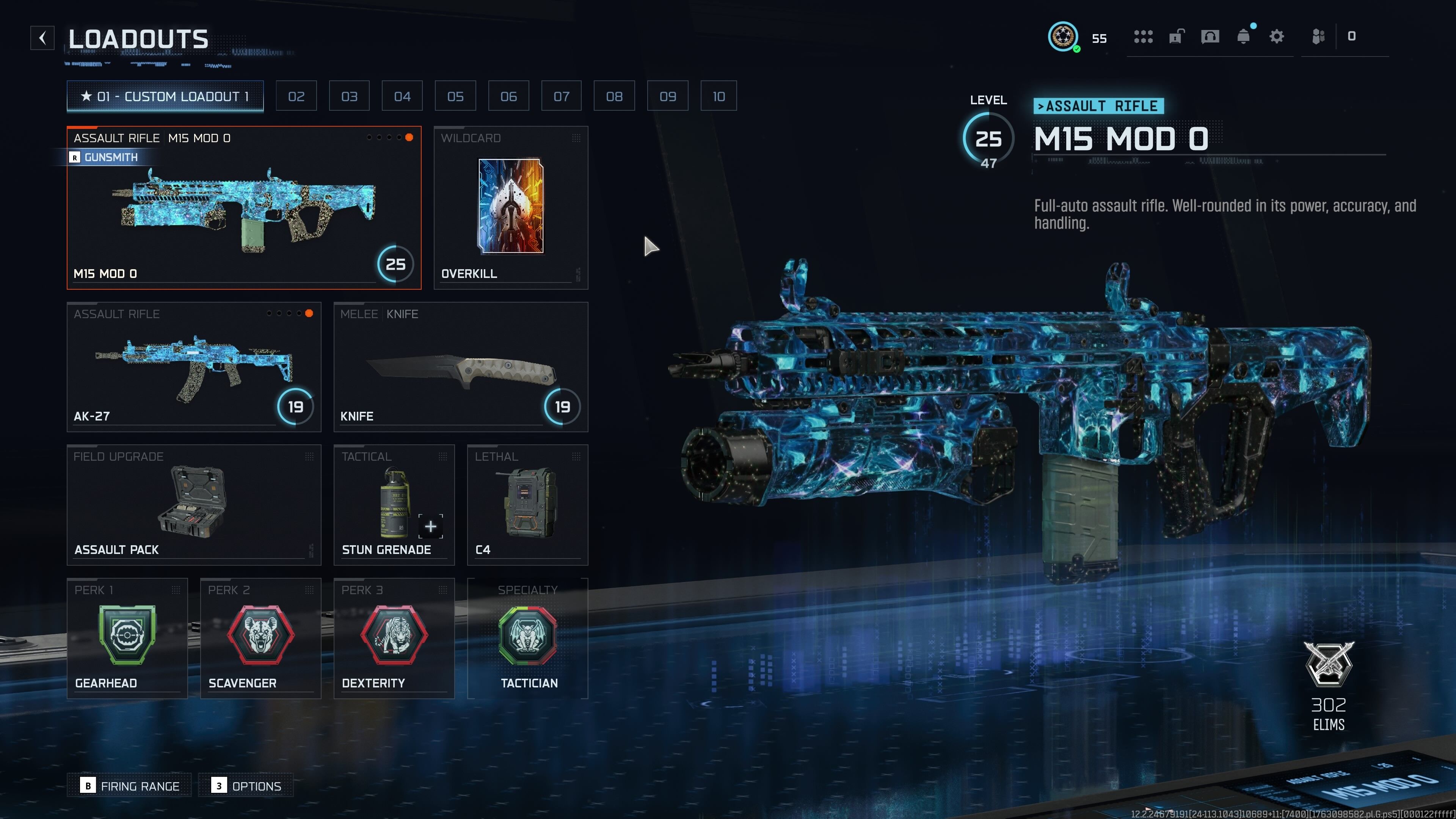Click the back arrow next to Loadouts
This screenshot has height=819, width=1456.
tap(42, 38)
